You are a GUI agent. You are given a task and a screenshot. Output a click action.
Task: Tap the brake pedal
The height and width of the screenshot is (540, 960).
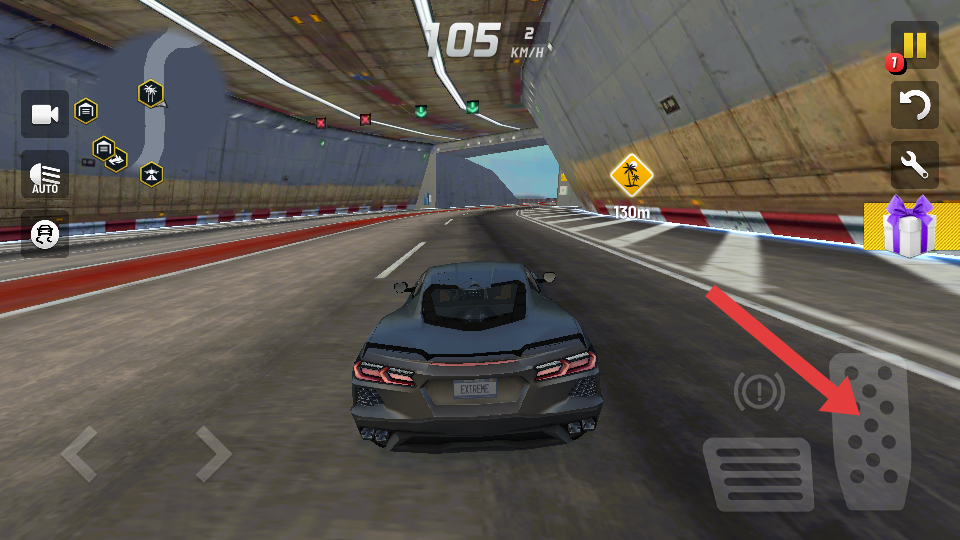click(757, 473)
